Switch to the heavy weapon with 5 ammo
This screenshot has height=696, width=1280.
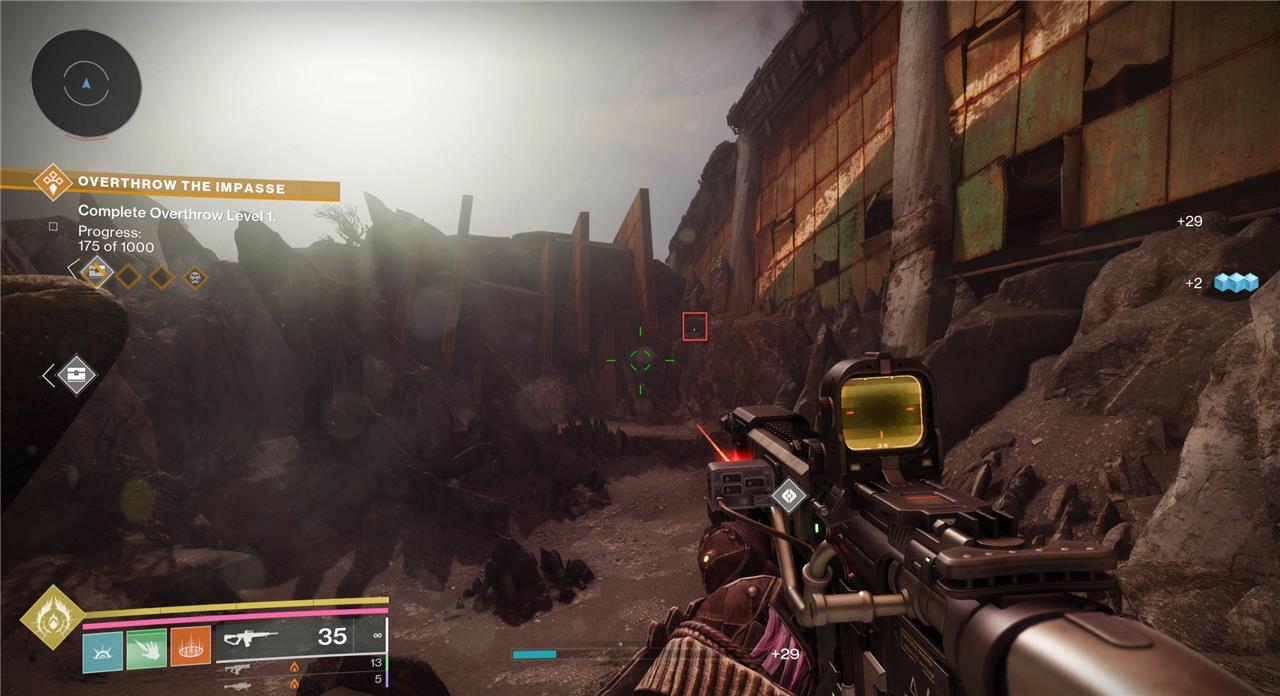click(x=300, y=684)
